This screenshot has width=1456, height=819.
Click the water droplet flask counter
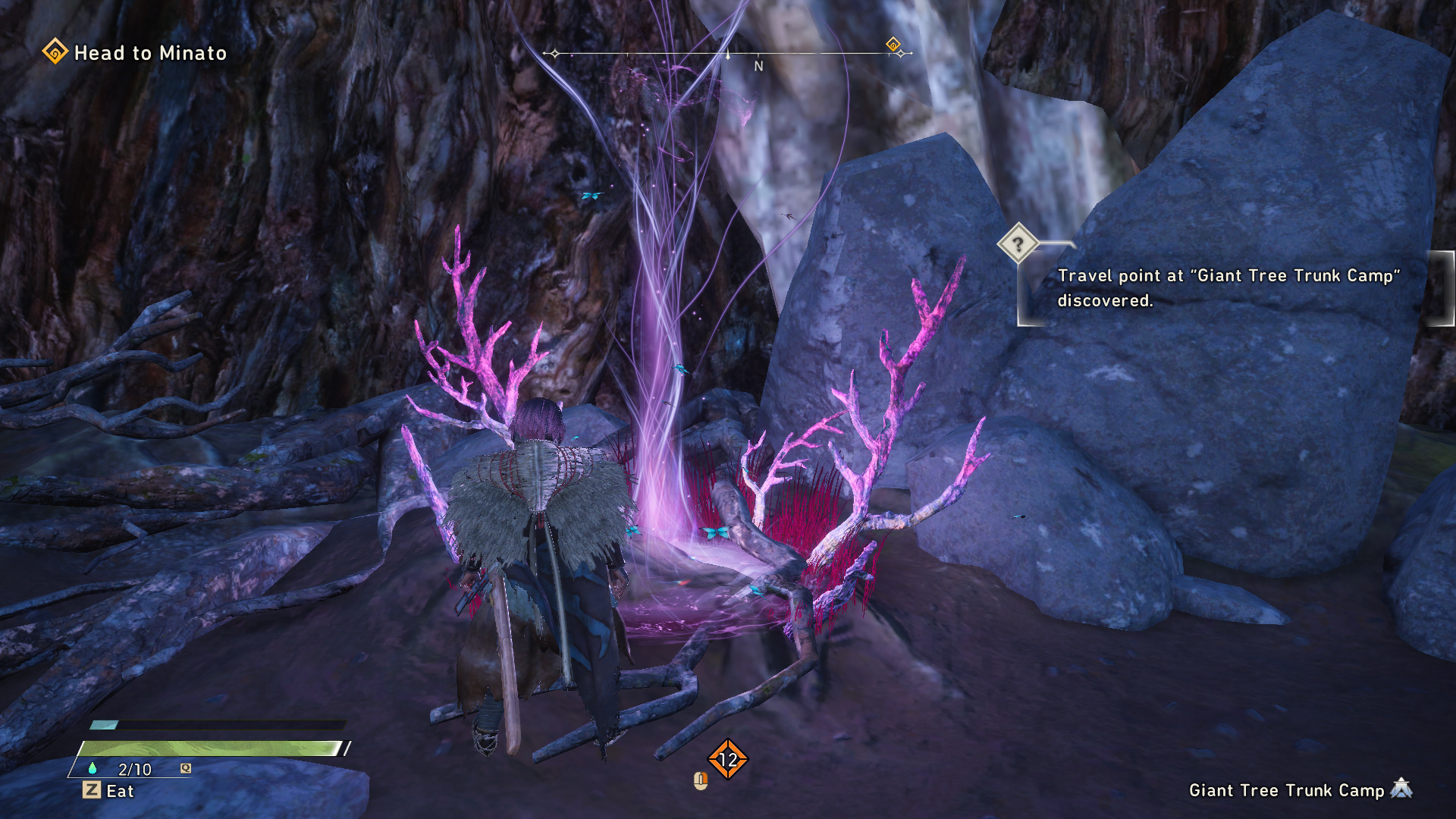[124, 769]
